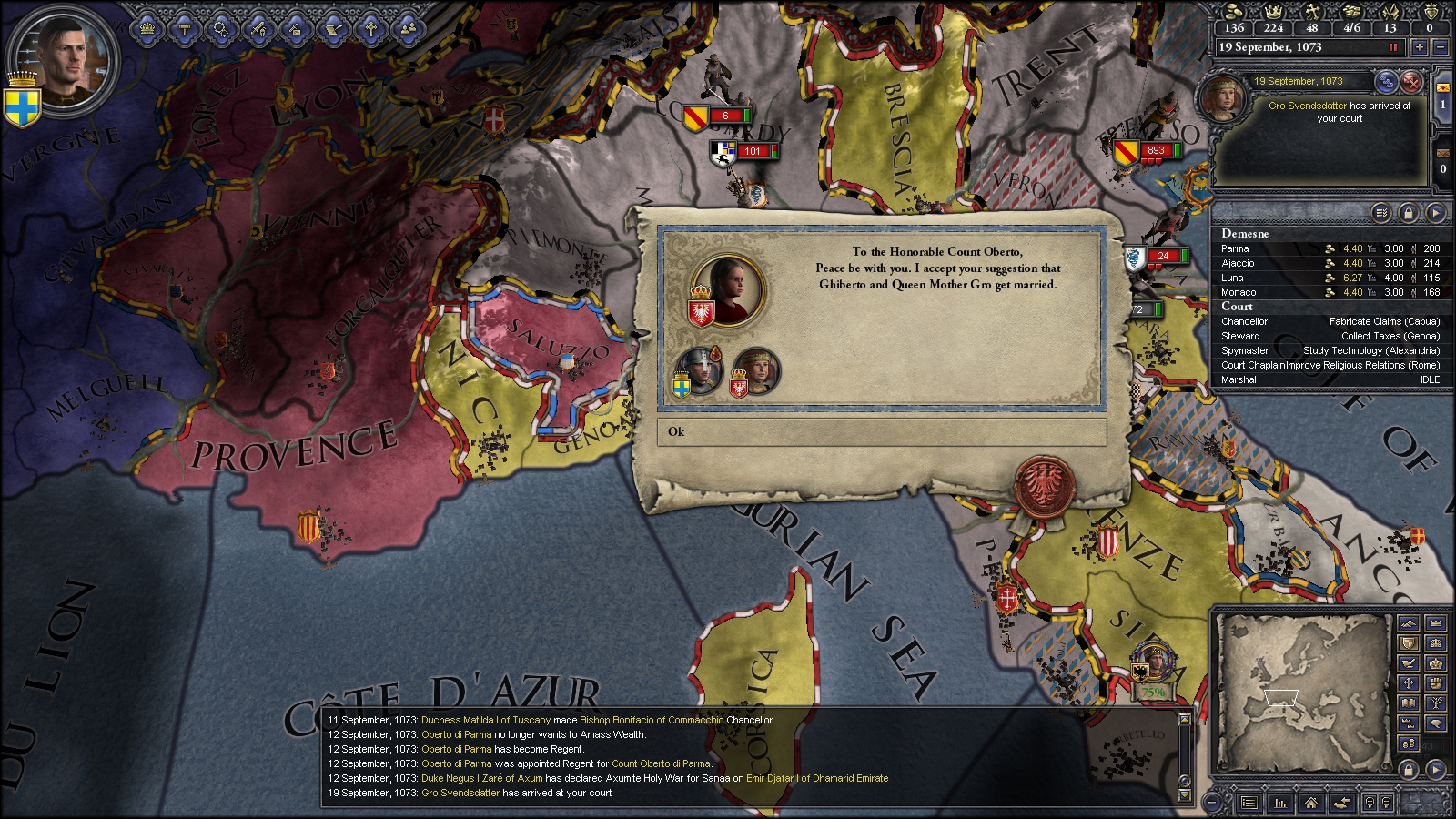The height and width of the screenshot is (819, 1456).
Task: Confirm the marriage letter with Ok
Action: coord(881,432)
